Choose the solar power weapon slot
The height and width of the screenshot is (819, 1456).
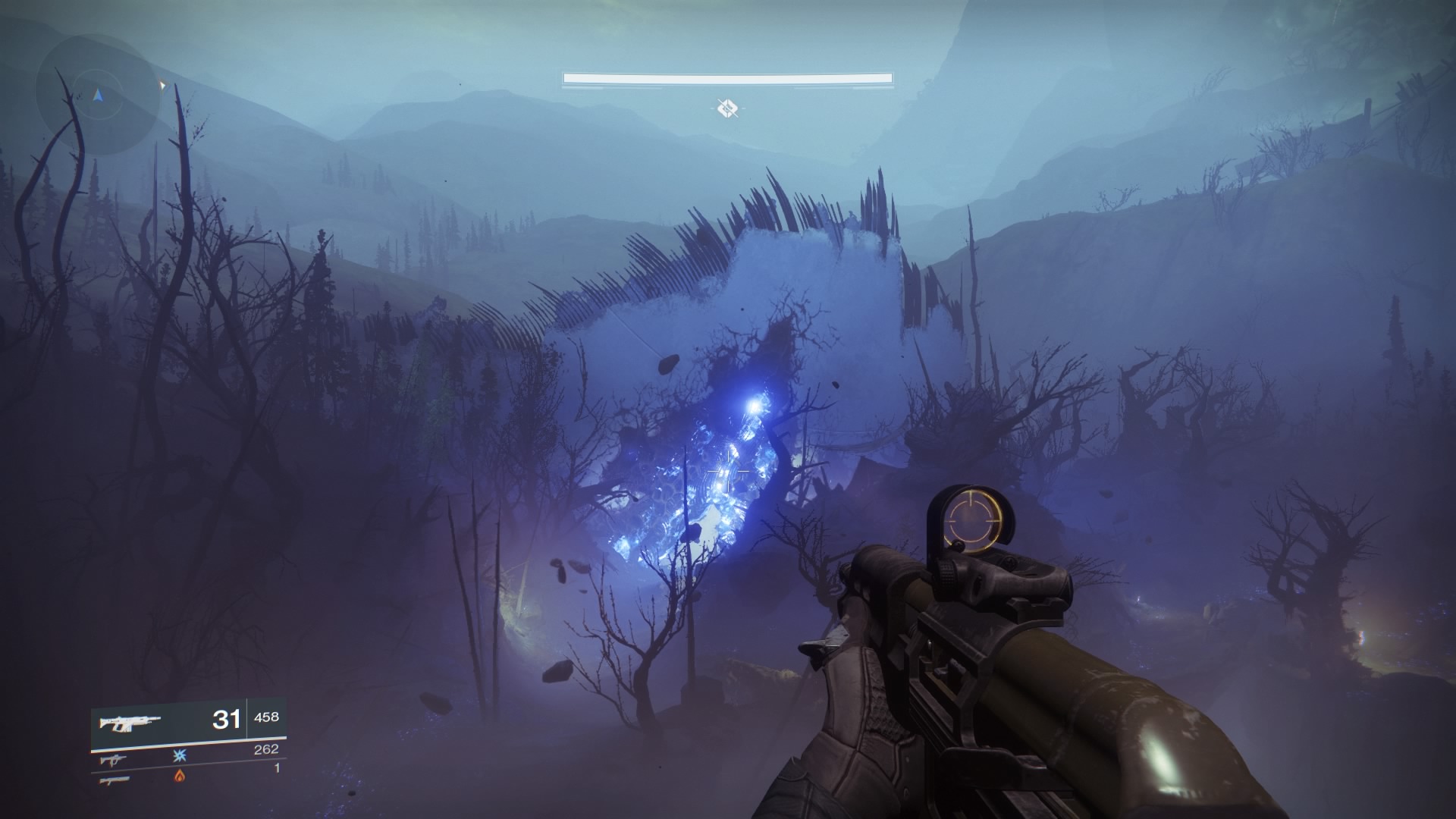click(180, 775)
